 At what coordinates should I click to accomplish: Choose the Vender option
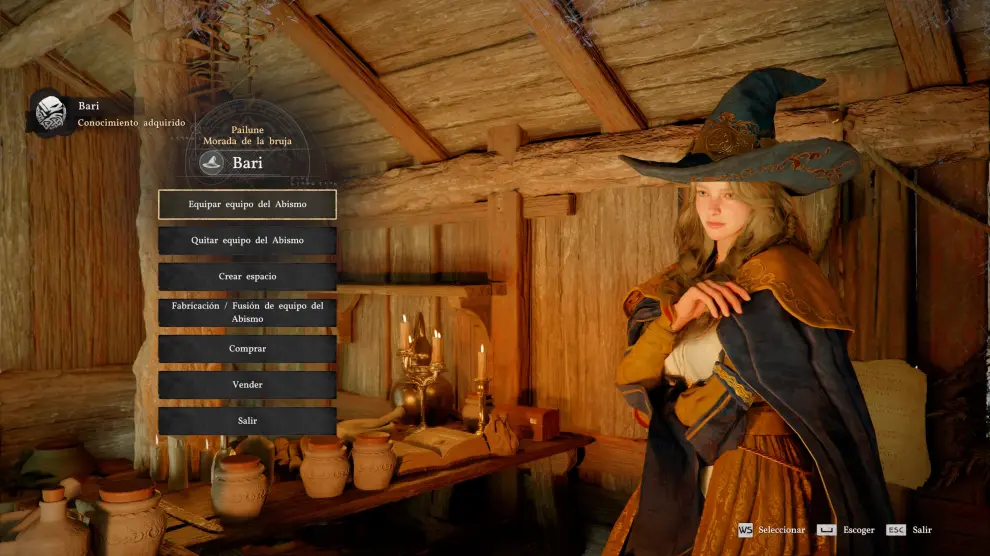tap(247, 384)
